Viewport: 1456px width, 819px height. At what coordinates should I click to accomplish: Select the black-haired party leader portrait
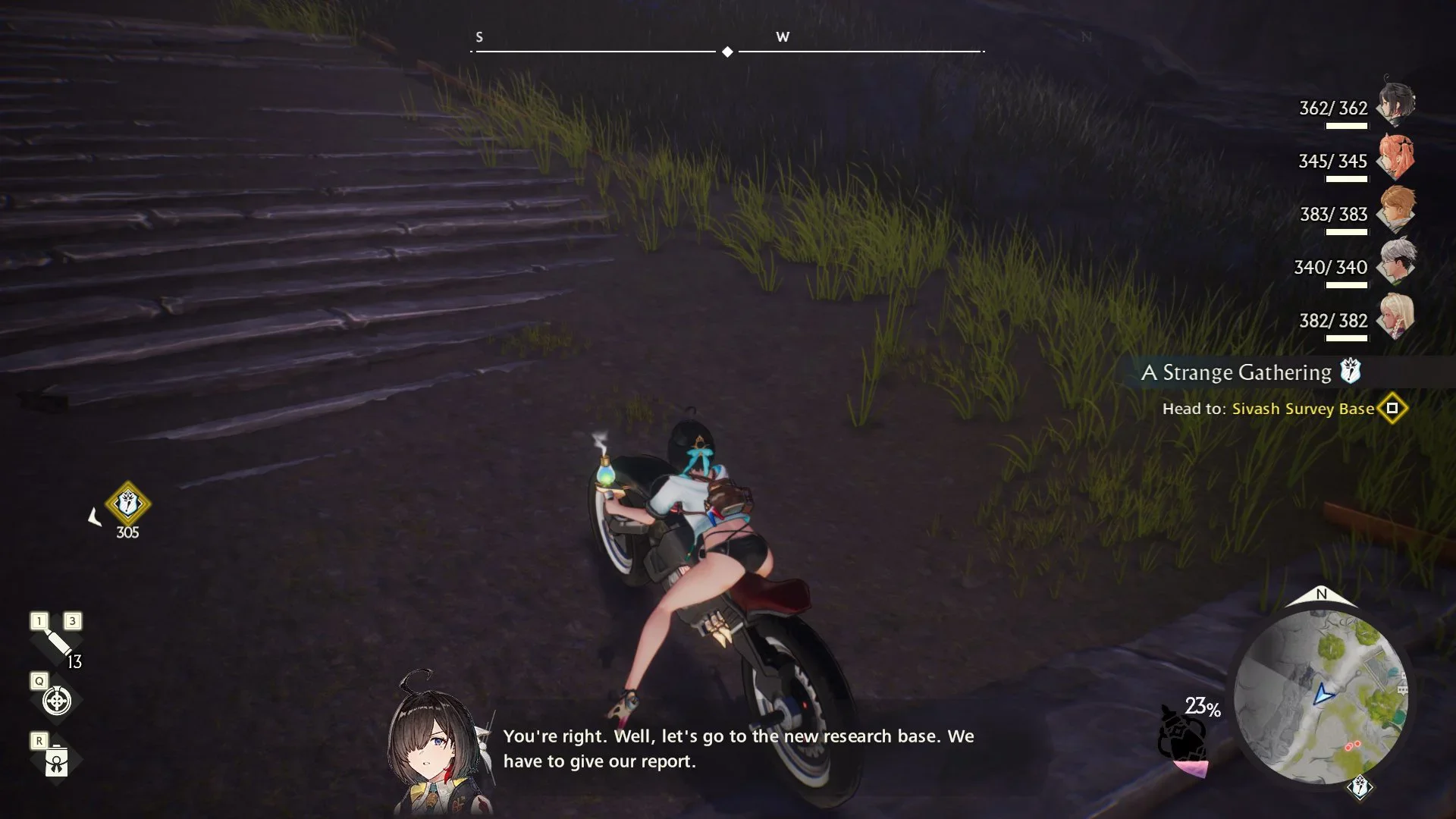pyautogui.click(x=1396, y=103)
